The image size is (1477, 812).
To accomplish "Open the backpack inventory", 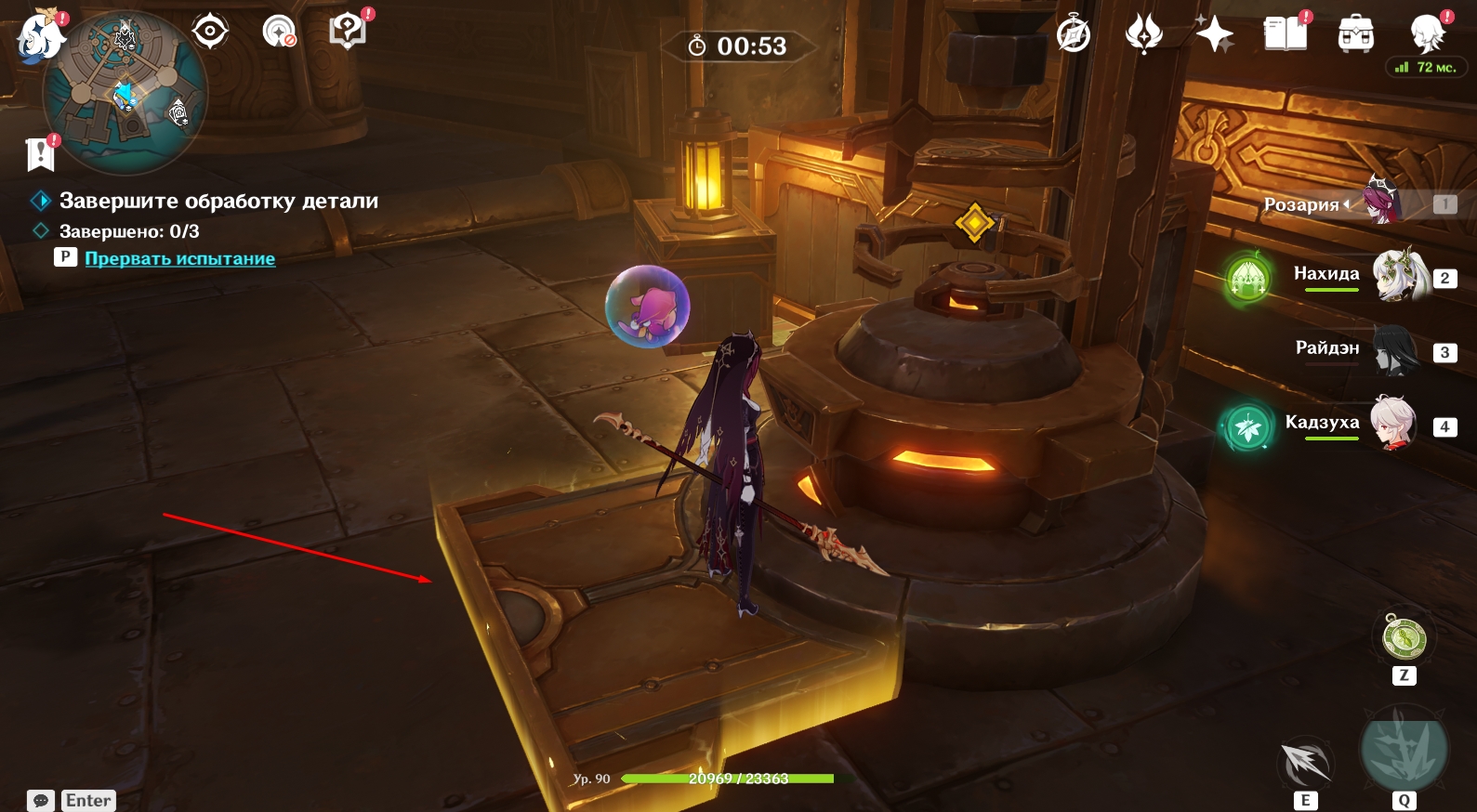I will point(1356,35).
